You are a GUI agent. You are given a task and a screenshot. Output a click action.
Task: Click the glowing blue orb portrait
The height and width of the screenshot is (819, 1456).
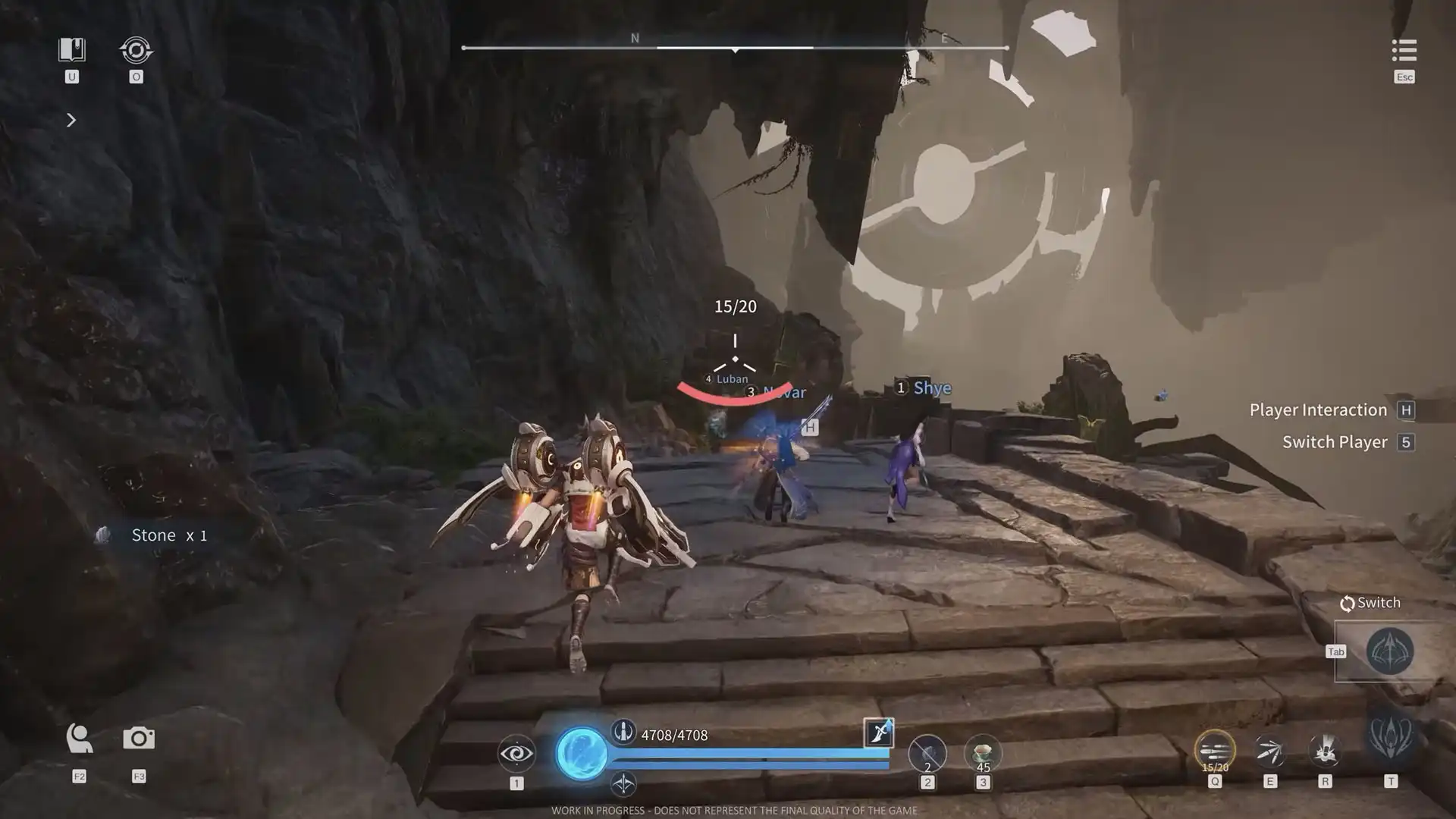(582, 754)
